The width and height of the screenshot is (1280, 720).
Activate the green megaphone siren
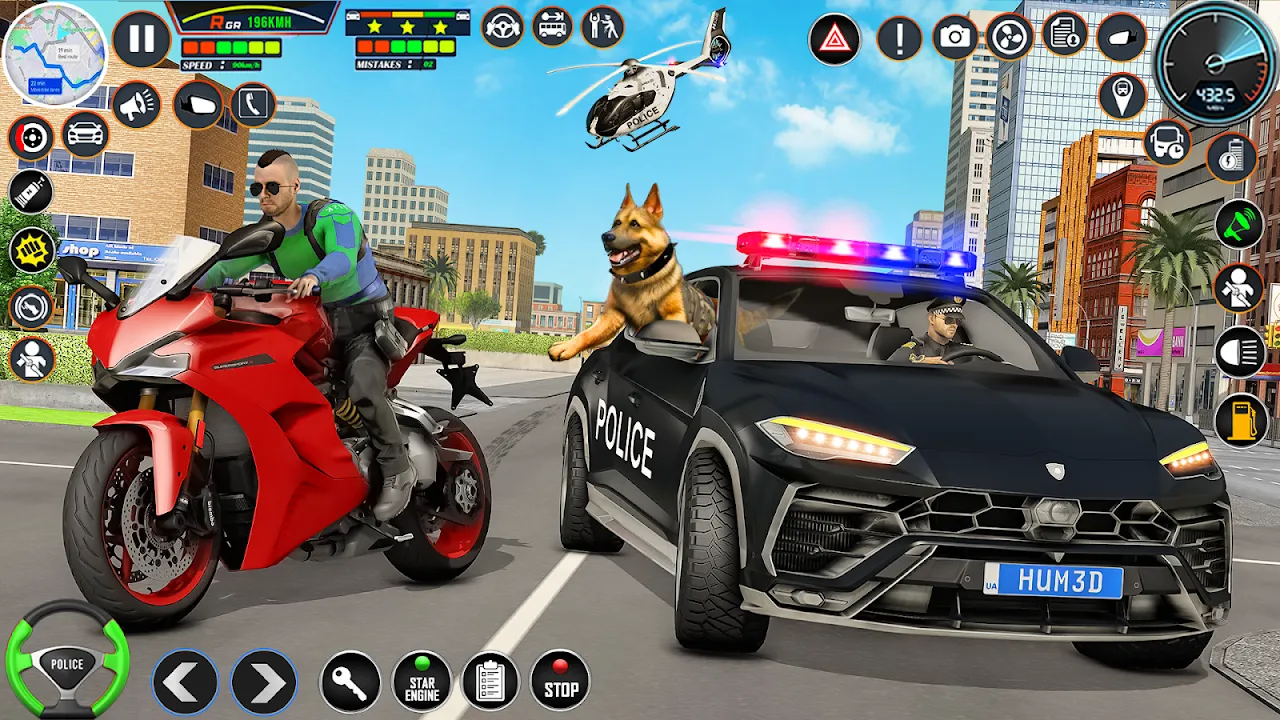(x=1240, y=224)
